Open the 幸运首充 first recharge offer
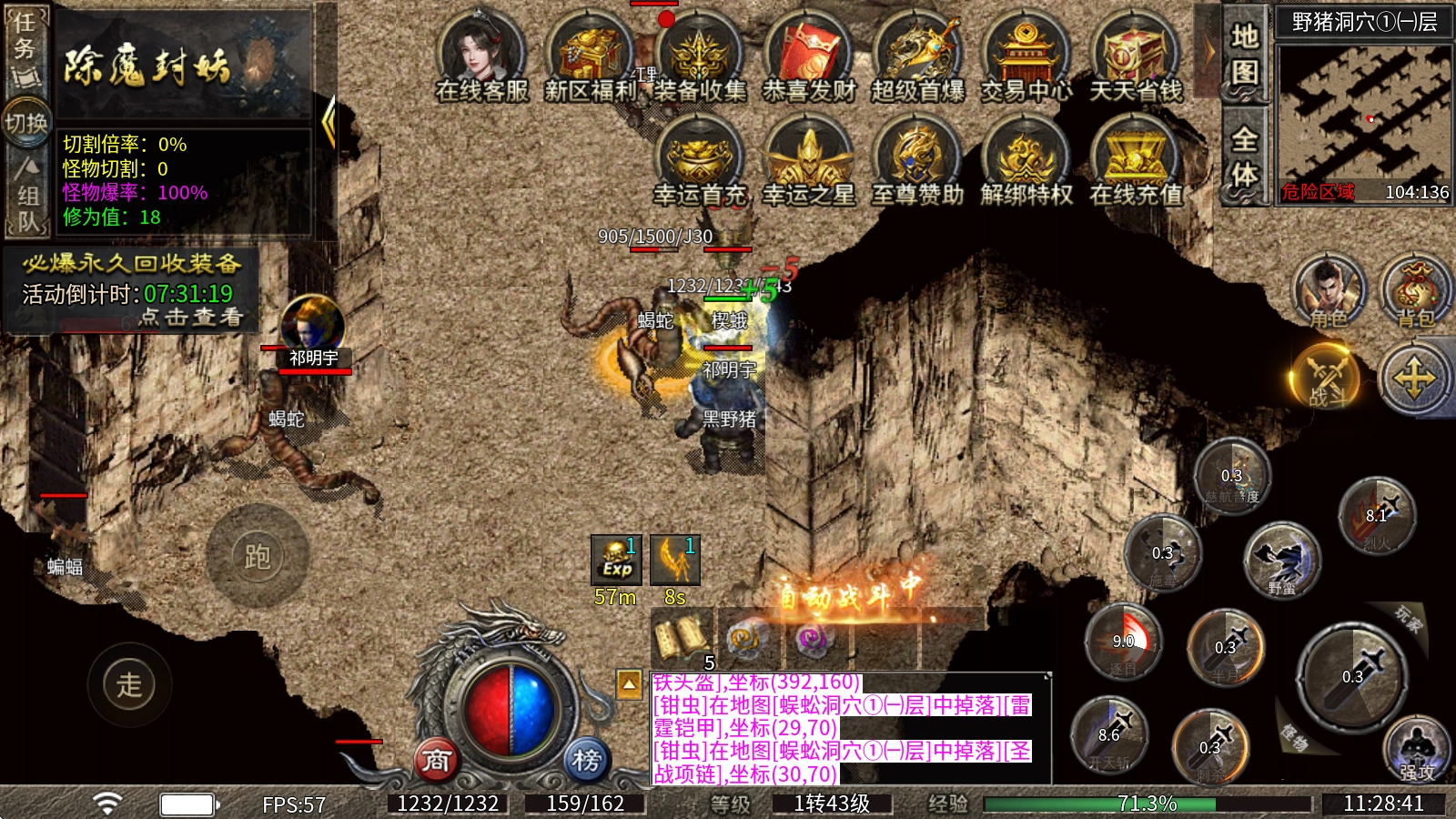Screen dimensions: 1456x819 pos(699,159)
